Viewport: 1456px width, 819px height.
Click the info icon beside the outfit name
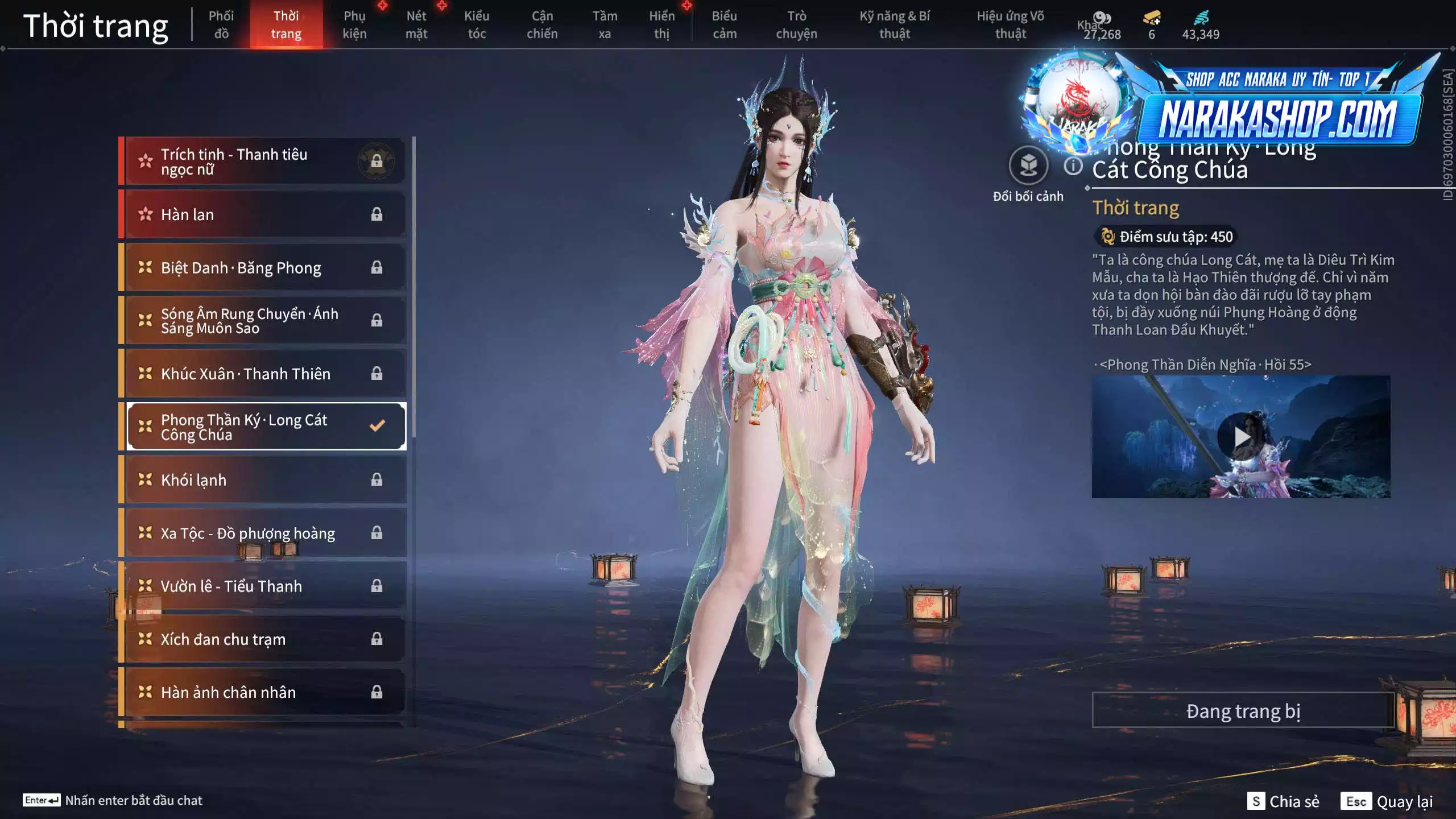point(1074,167)
